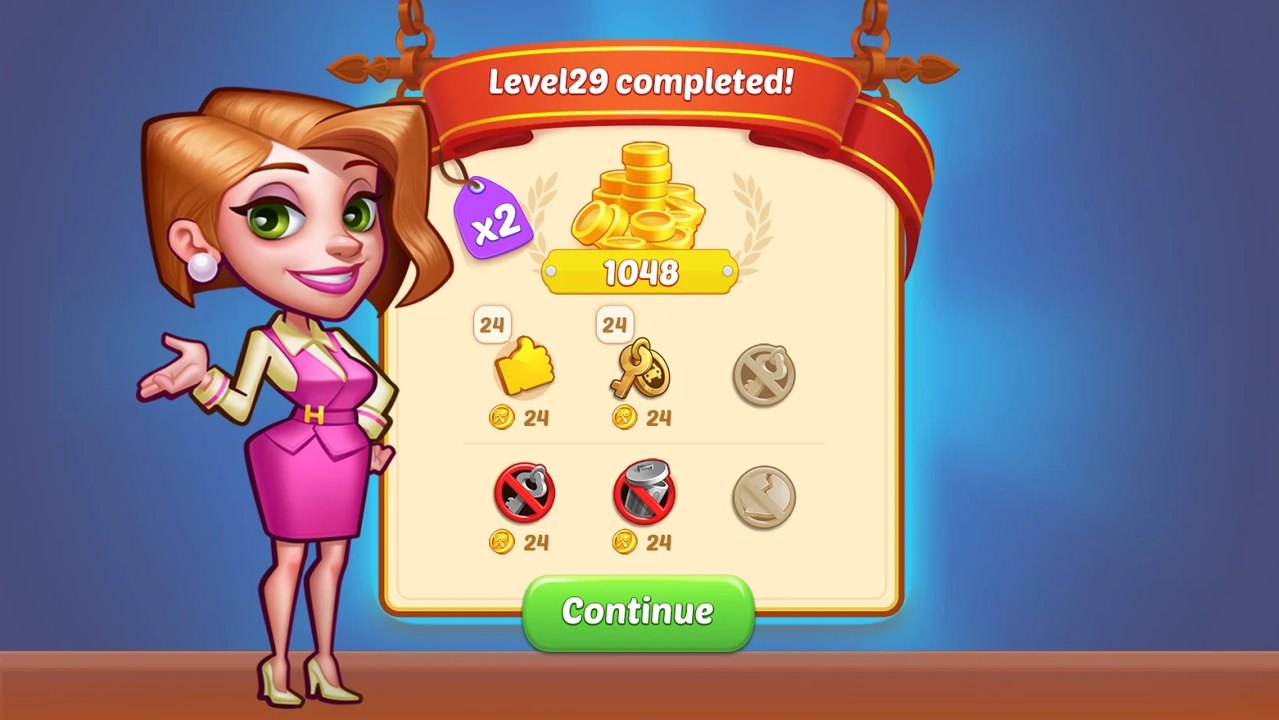Image resolution: width=1279 pixels, height=720 pixels.
Task: Choose the crossed-out trash can bonus
Action: tap(644, 492)
